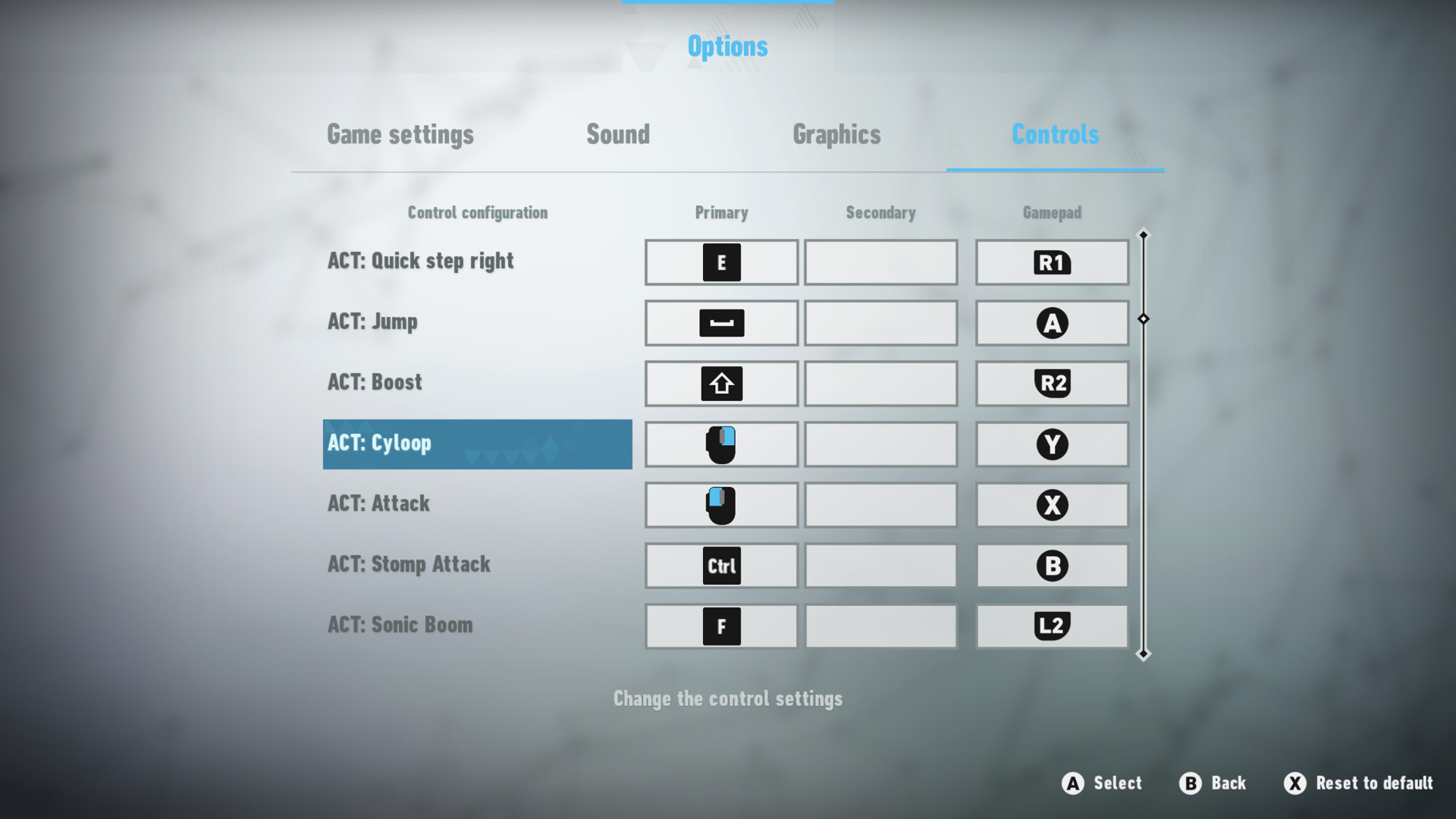Select the left mouse button icon for Attack

point(720,505)
